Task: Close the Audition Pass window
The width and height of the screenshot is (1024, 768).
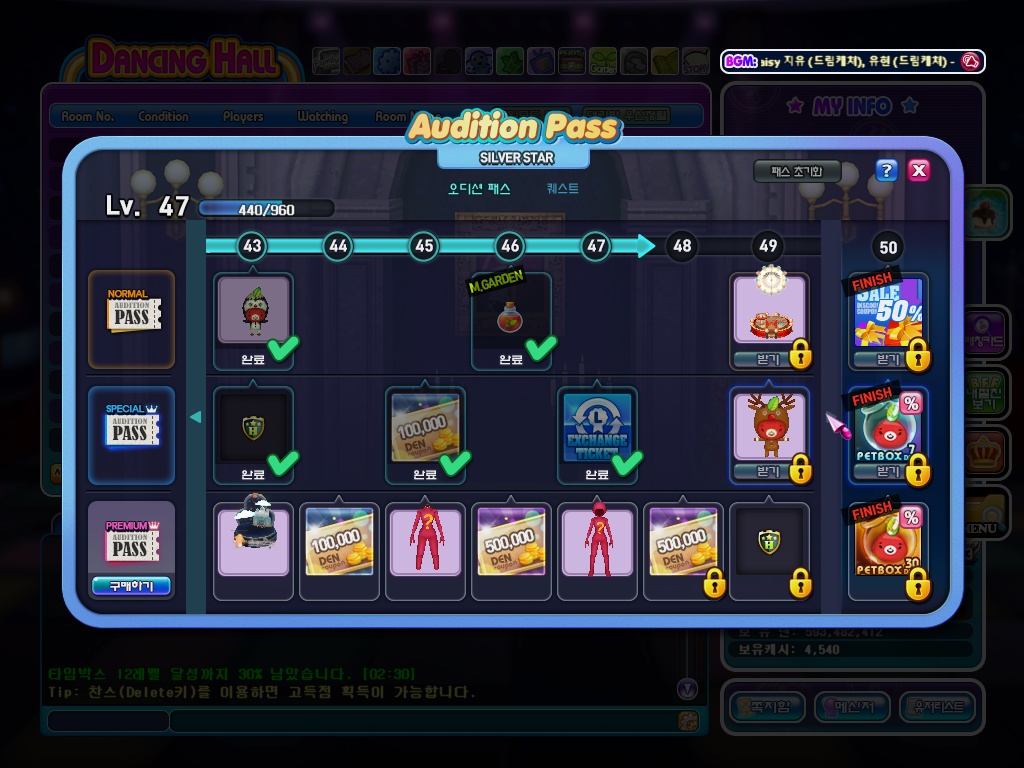Action: click(x=919, y=170)
